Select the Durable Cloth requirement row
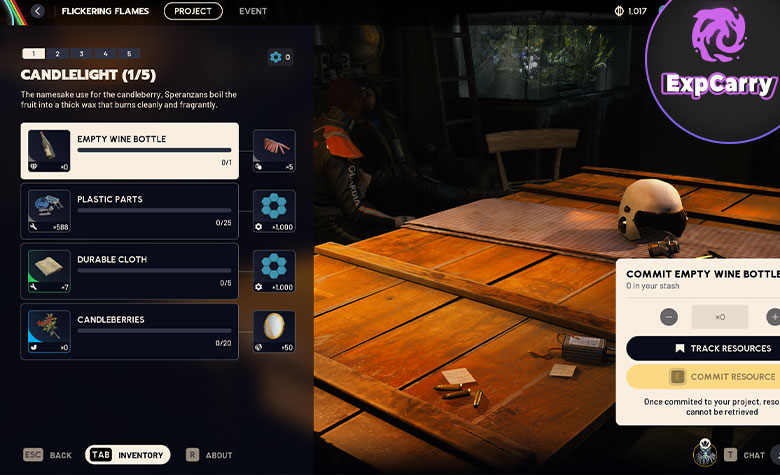 (130, 271)
